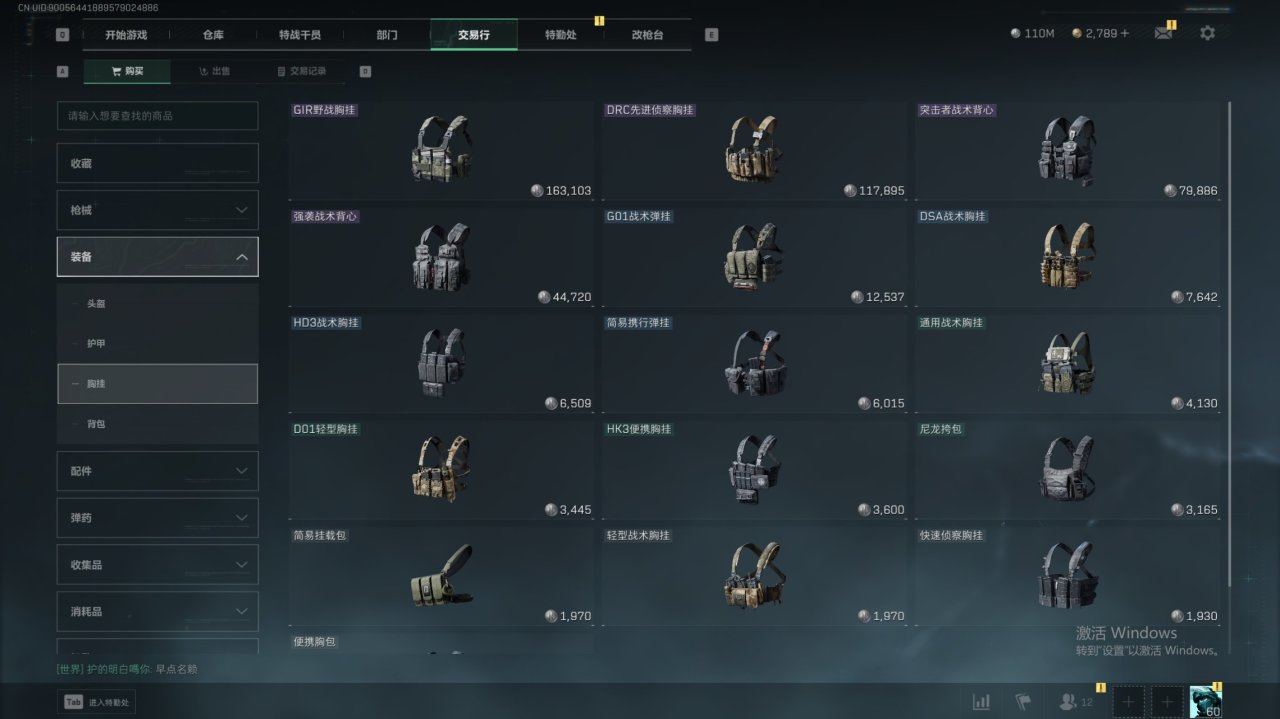Switch to the 仓库 tab
Image resolution: width=1280 pixels, height=719 pixels.
coord(213,35)
